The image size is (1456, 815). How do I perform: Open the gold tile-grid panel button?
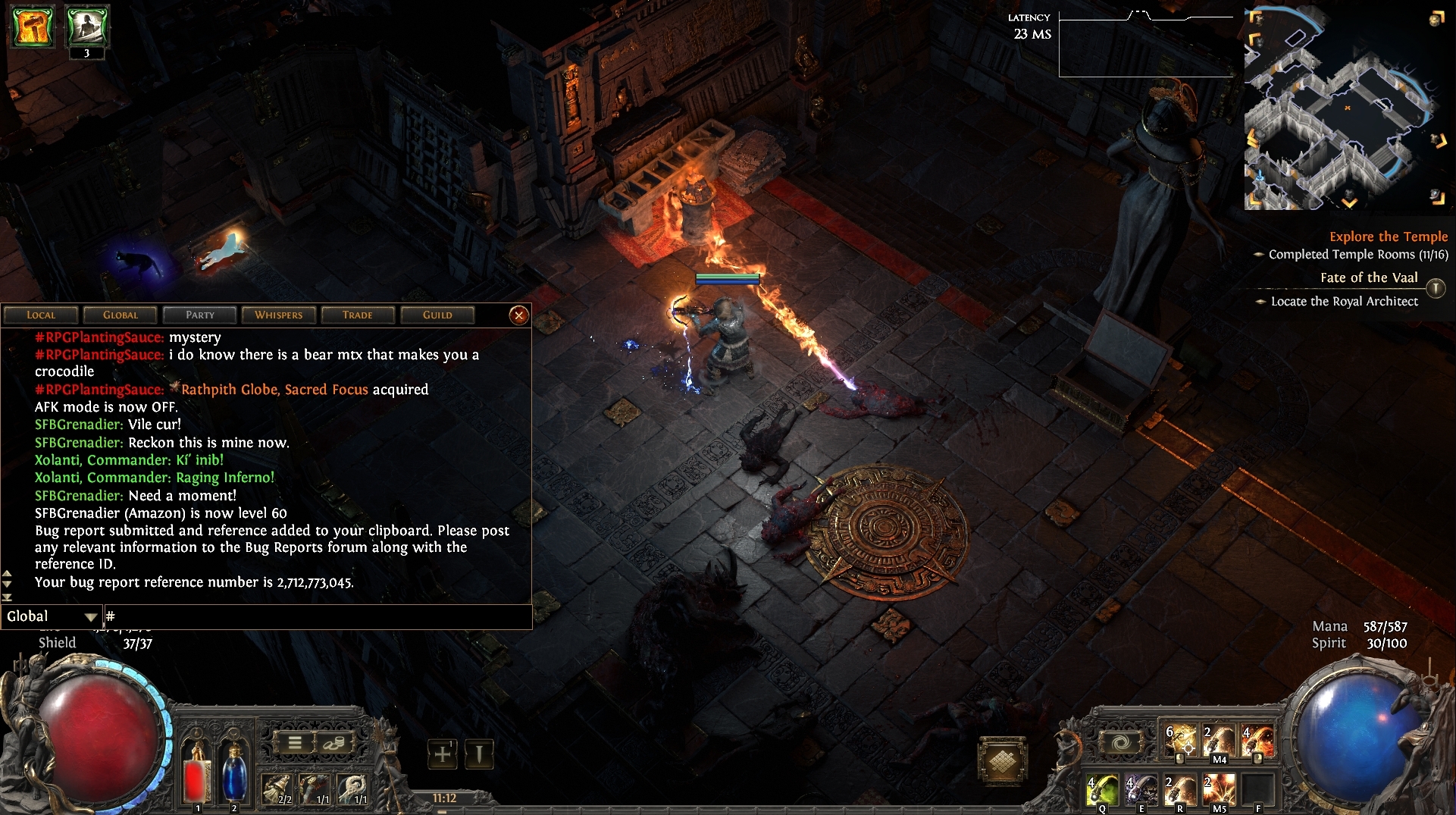(x=1002, y=760)
